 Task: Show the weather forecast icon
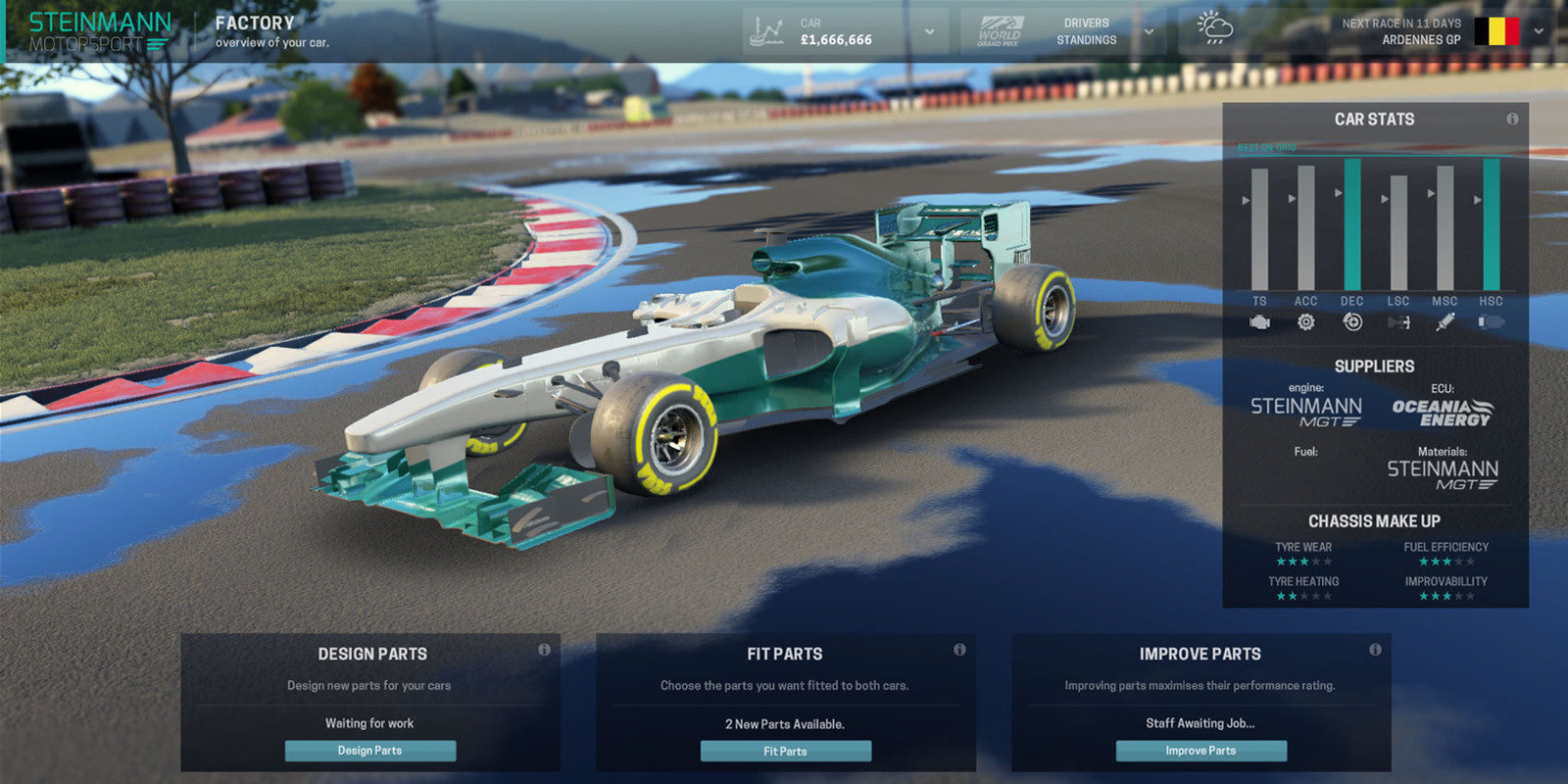click(1215, 29)
